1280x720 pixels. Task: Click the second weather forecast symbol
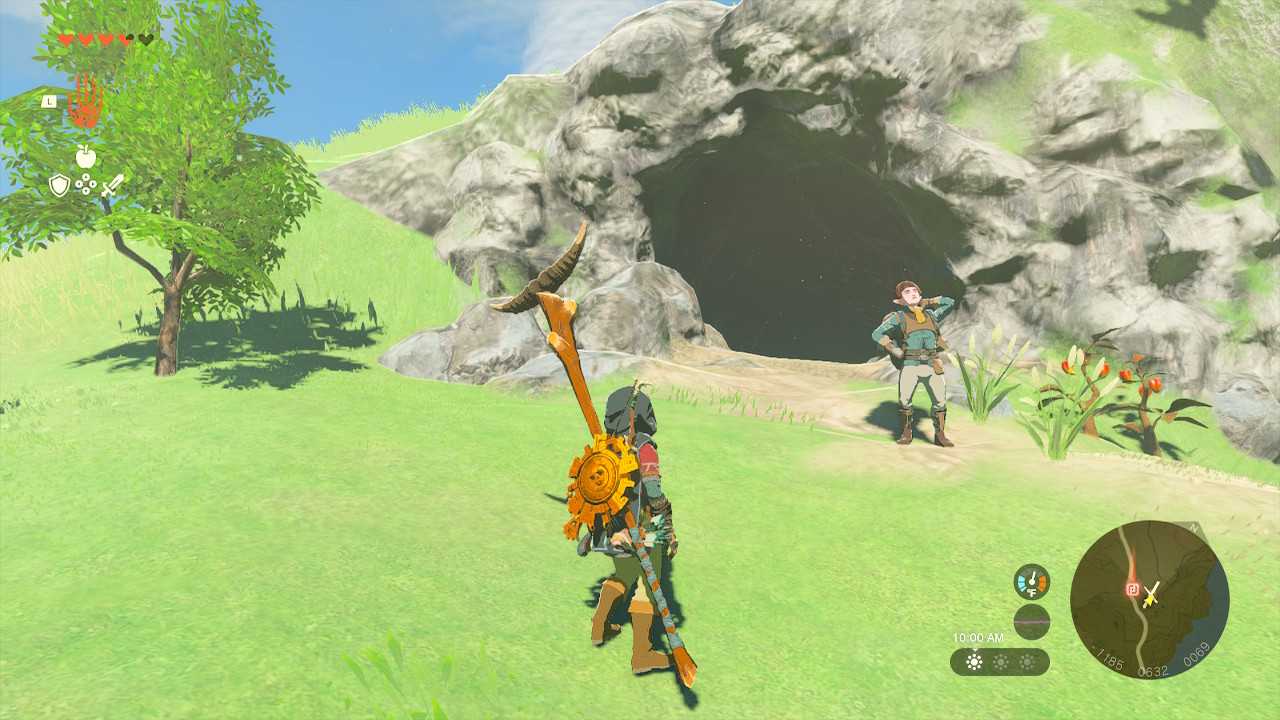click(1001, 661)
